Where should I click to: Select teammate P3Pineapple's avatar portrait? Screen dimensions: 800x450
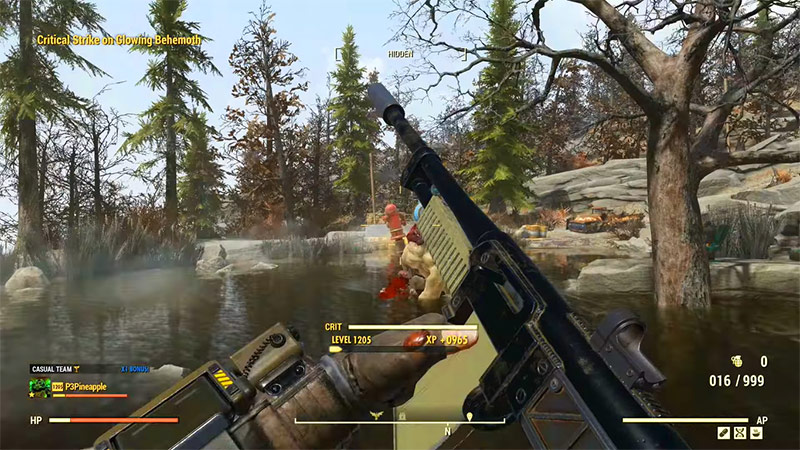40,386
